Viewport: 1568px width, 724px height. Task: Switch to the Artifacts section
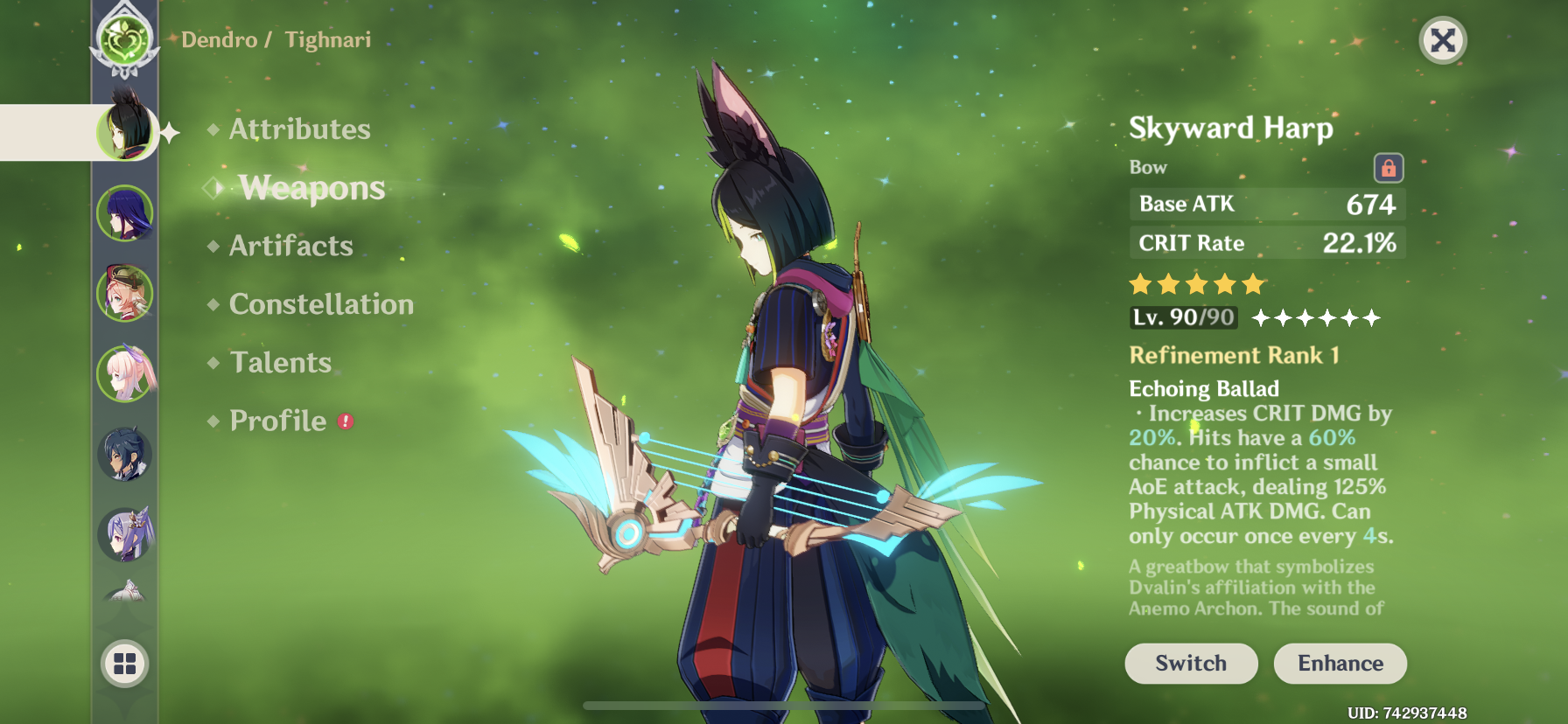pos(290,246)
